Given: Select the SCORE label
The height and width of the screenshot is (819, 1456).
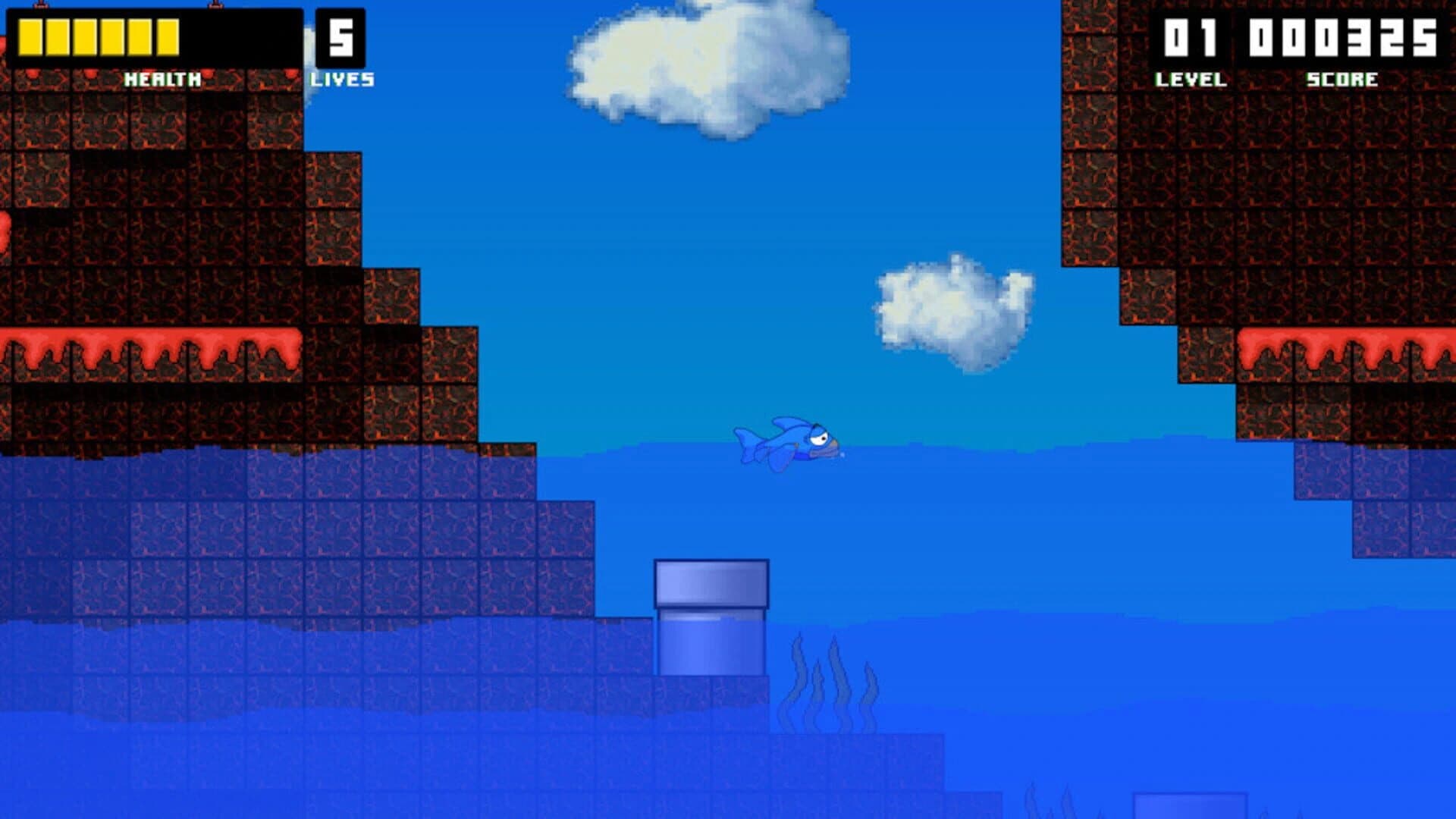Looking at the screenshot, I should 1342,77.
